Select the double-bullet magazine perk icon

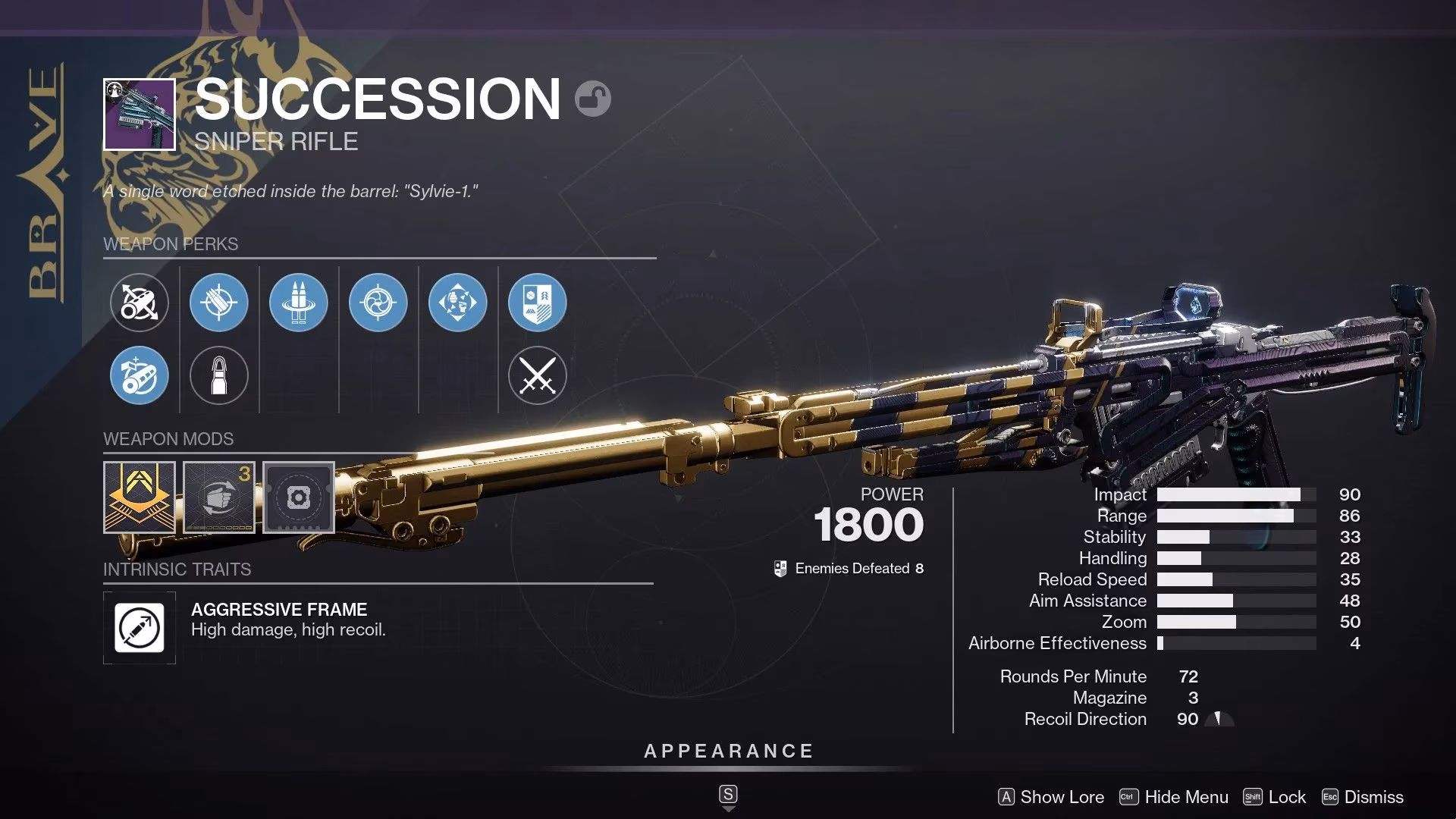(x=299, y=302)
